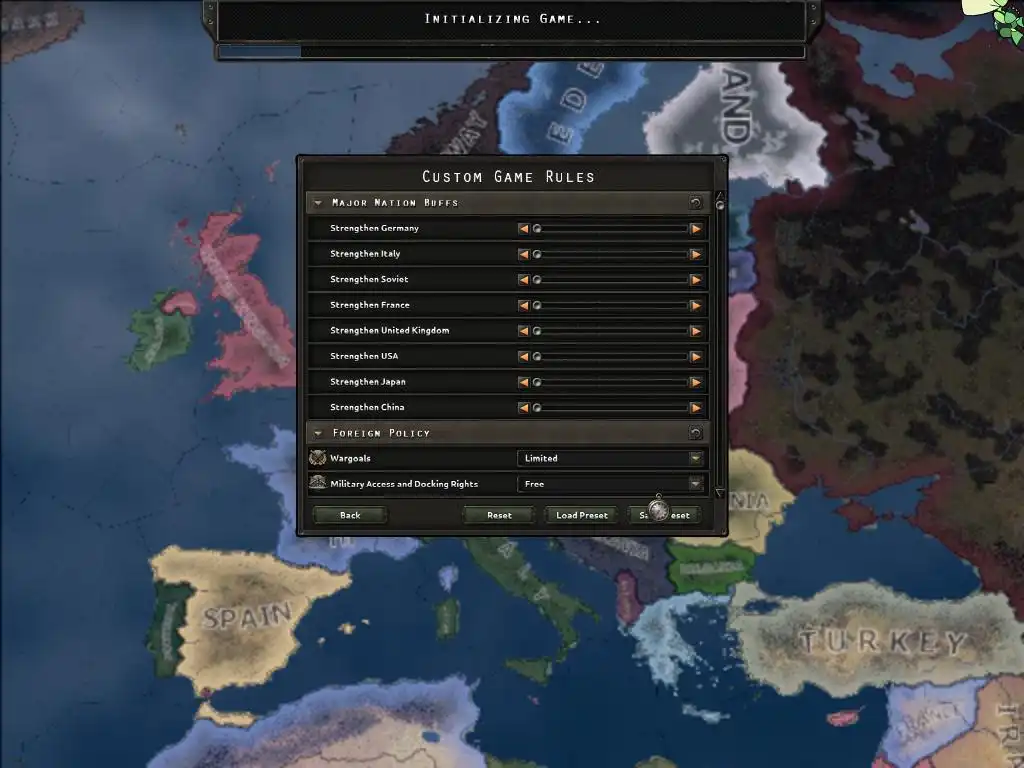Decrease Strengthen France with left arrow
The image size is (1024, 768).
click(524, 305)
